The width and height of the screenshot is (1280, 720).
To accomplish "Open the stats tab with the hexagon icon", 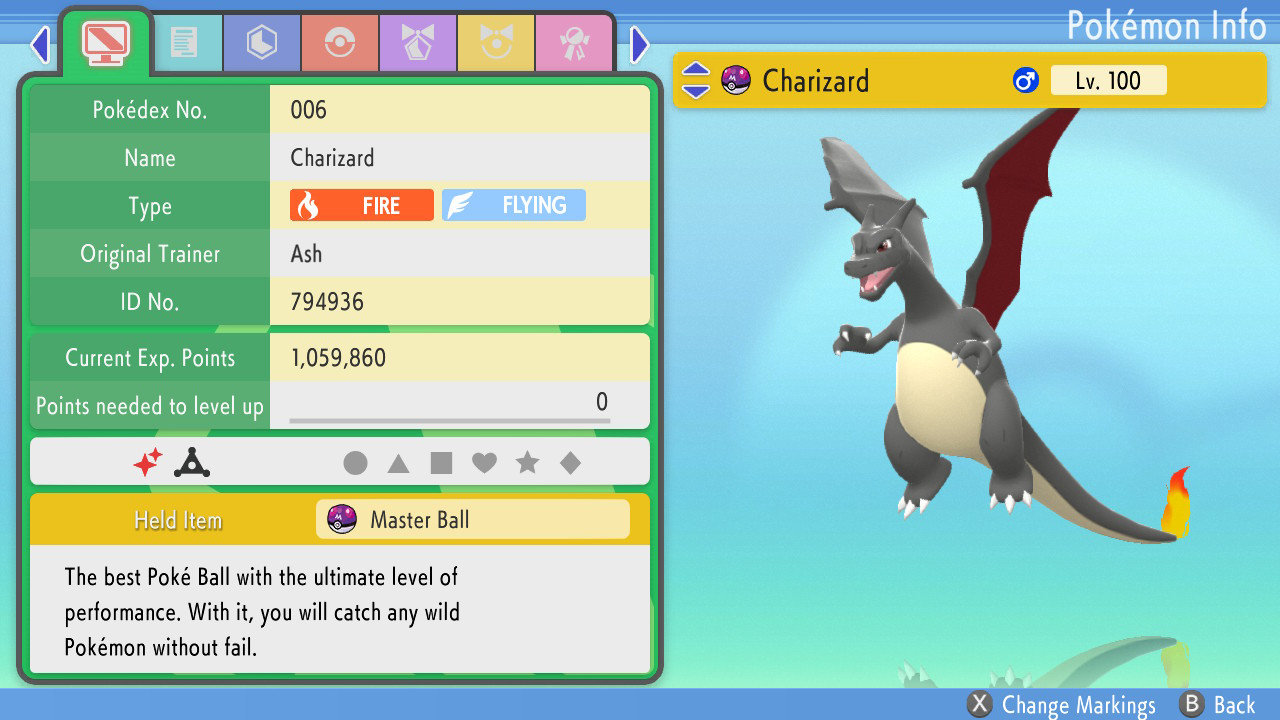I will (261, 42).
